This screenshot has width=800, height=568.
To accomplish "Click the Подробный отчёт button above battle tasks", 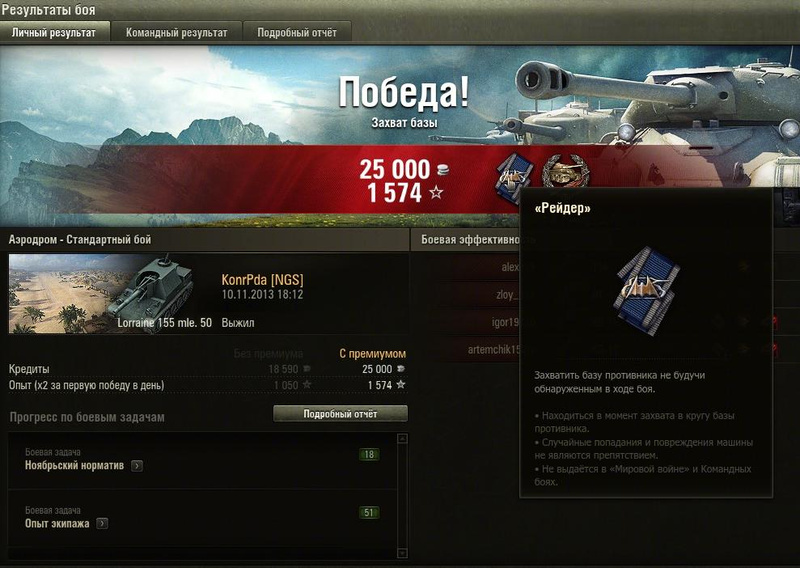I will coord(340,413).
